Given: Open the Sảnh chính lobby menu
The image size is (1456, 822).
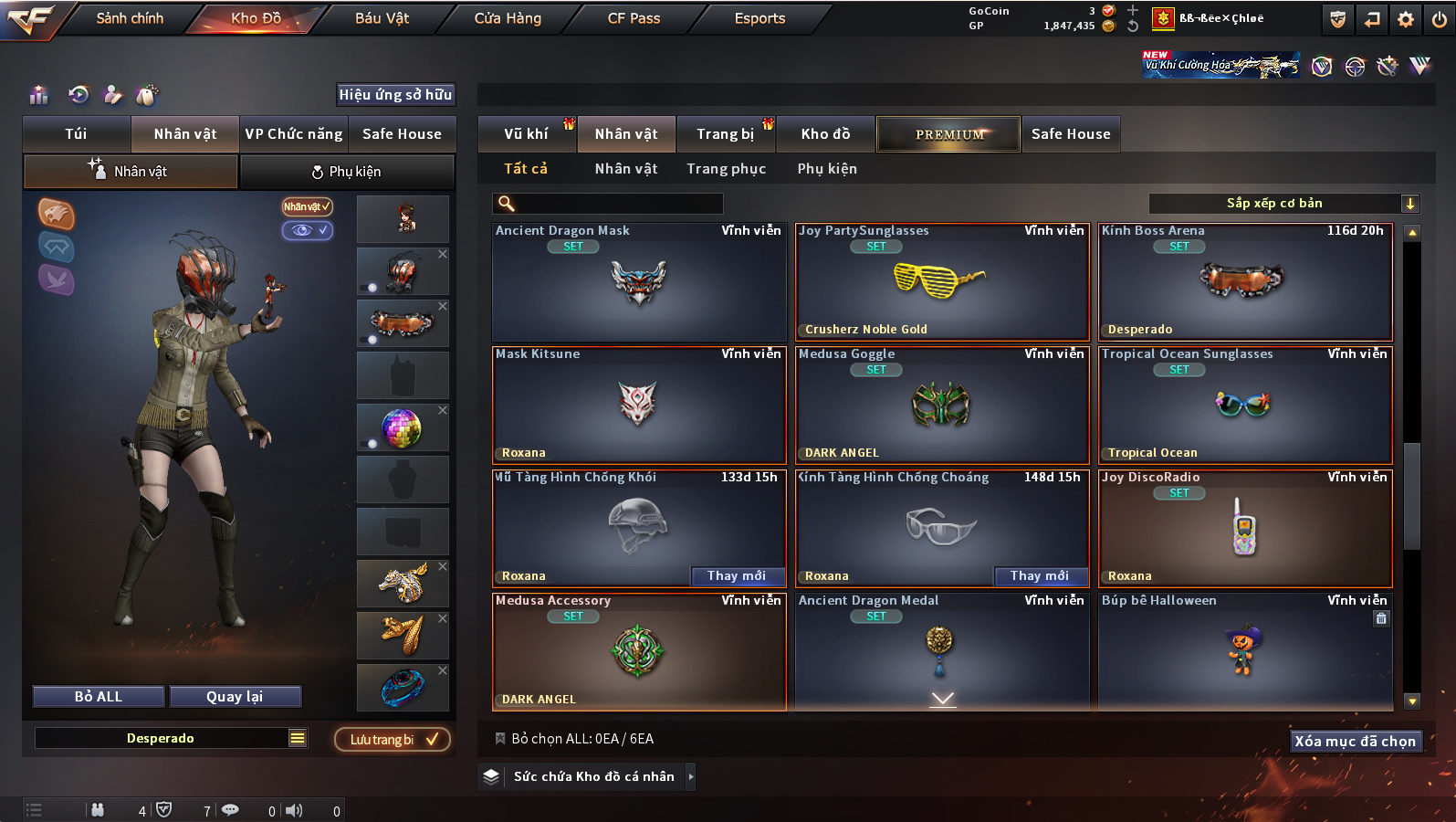Looking at the screenshot, I should [130, 18].
